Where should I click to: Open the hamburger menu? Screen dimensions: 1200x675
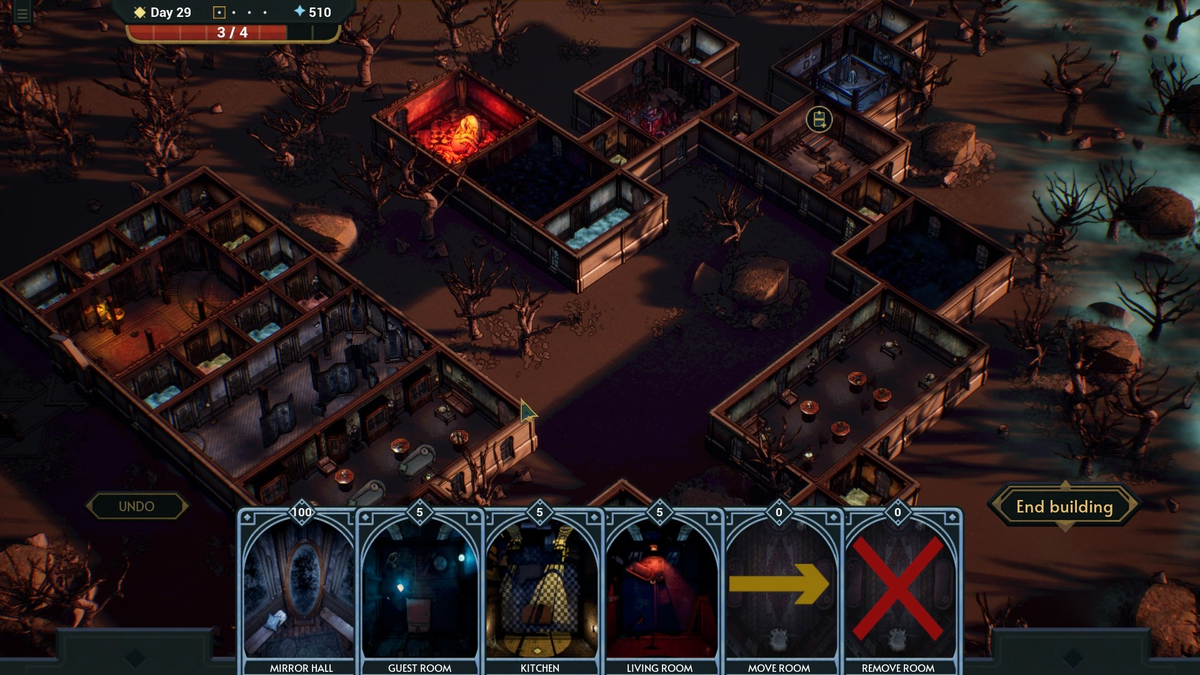pyautogui.click(x=21, y=13)
